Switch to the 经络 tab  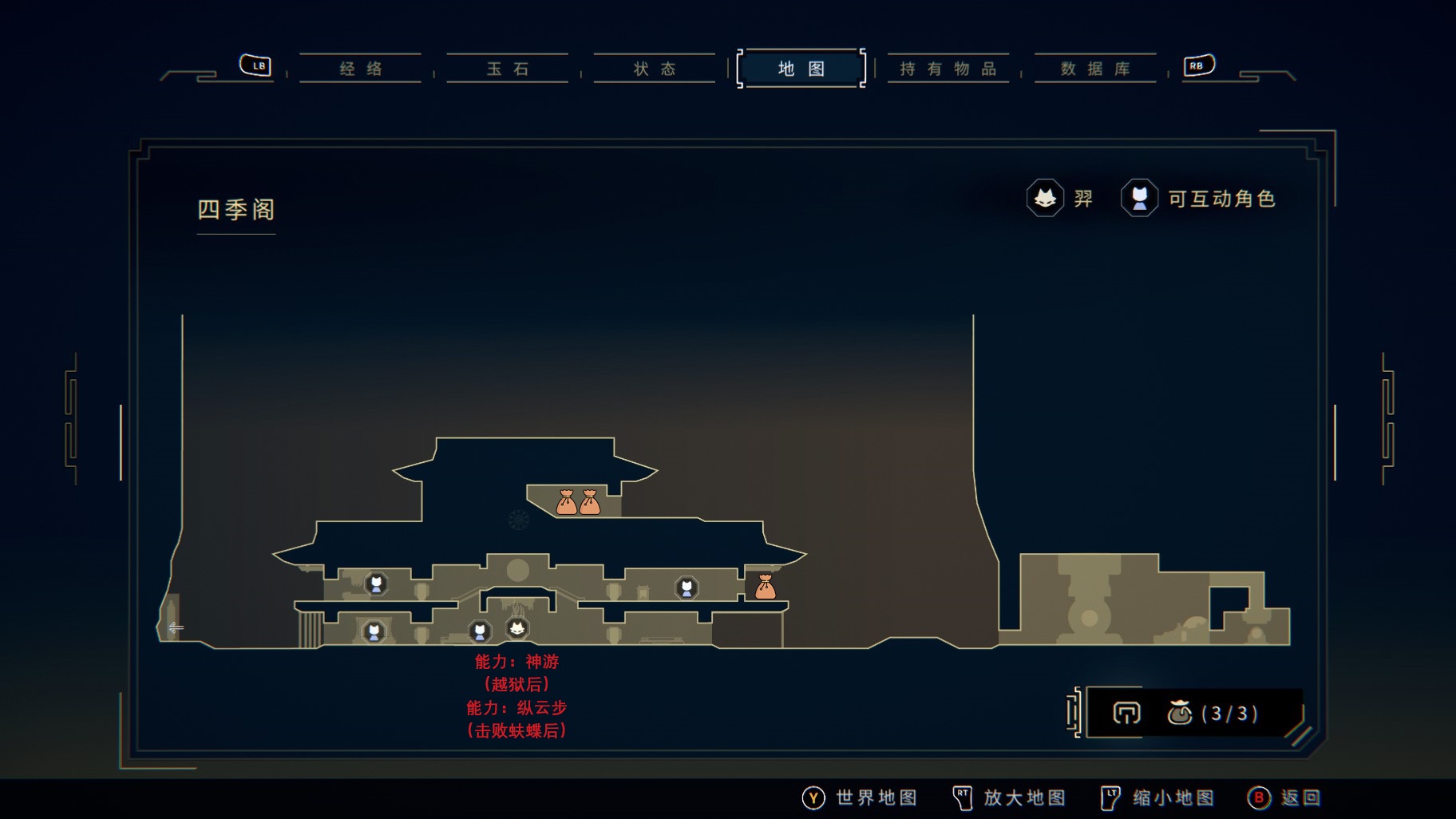pyautogui.click(x=361, y=69)
